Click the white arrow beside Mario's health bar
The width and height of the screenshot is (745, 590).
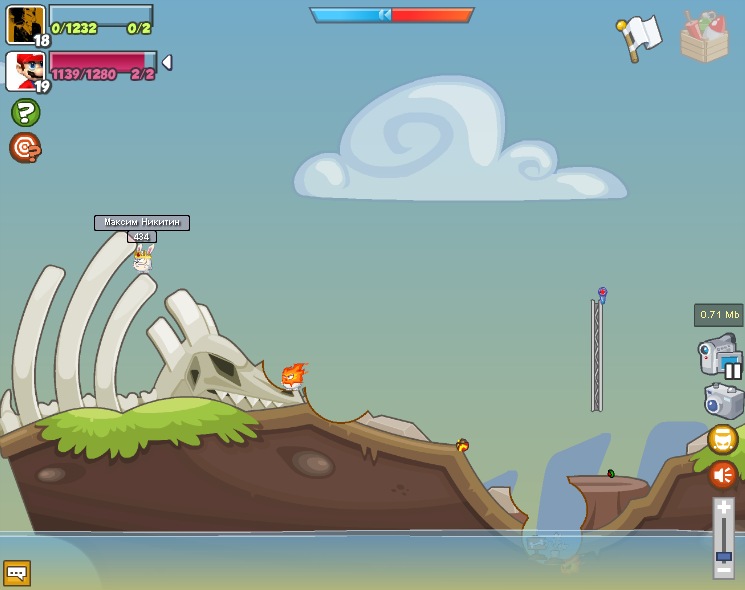[x=167, y=62]
